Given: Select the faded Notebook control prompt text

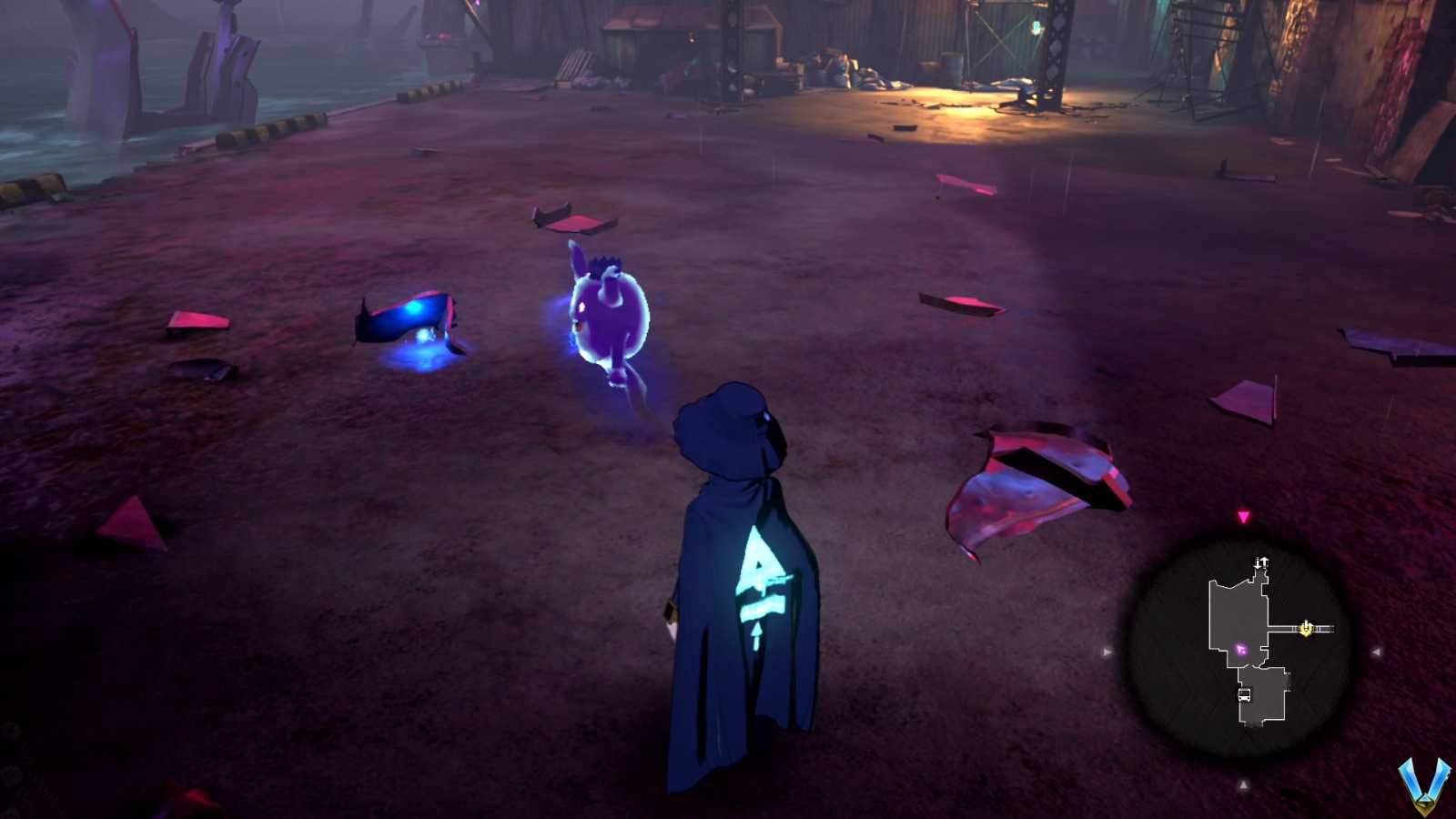Looking at the screenshot, I should click(x=38, y=773).
